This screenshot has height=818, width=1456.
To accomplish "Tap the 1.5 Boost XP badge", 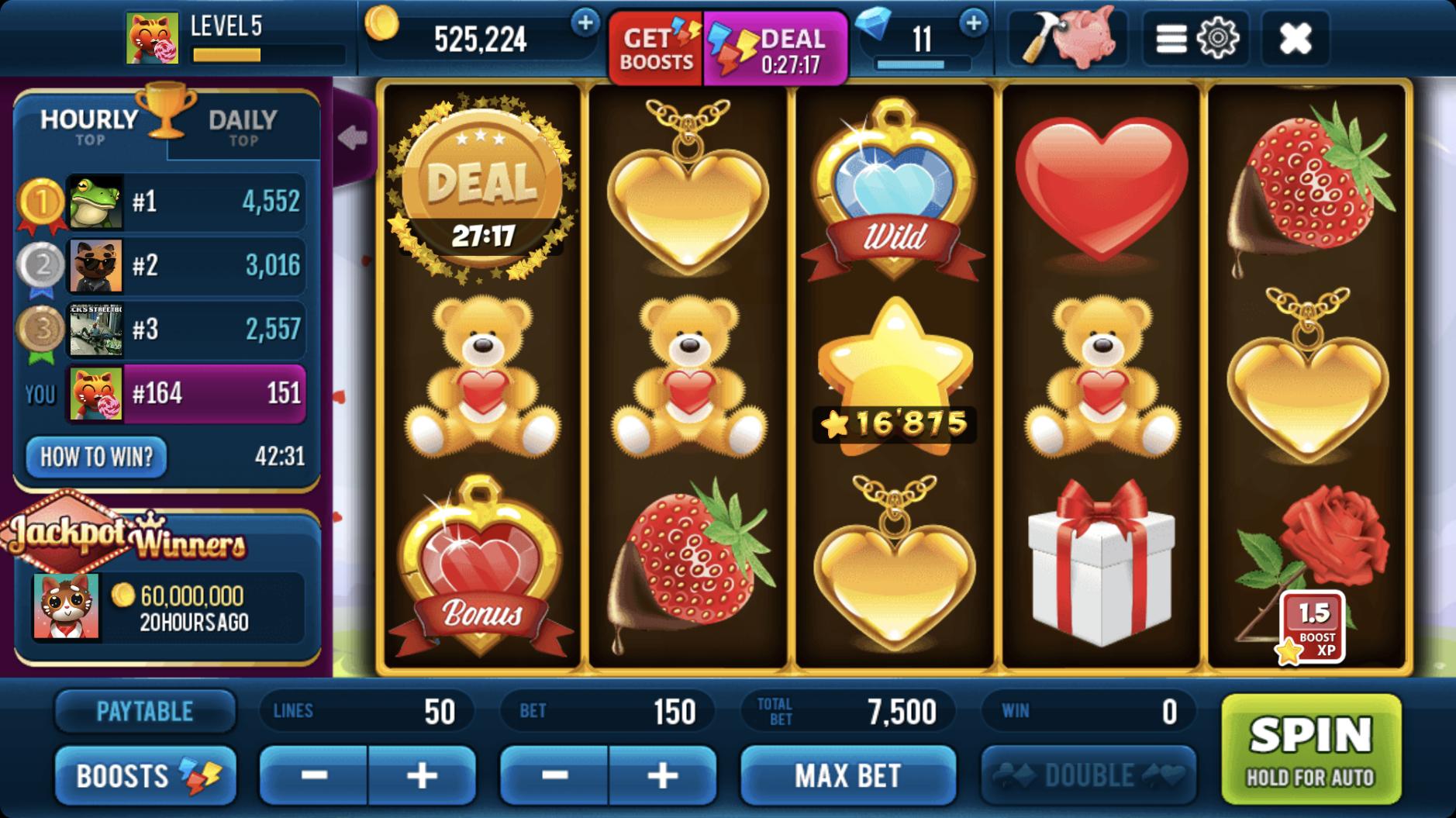I will point(1313,627).
